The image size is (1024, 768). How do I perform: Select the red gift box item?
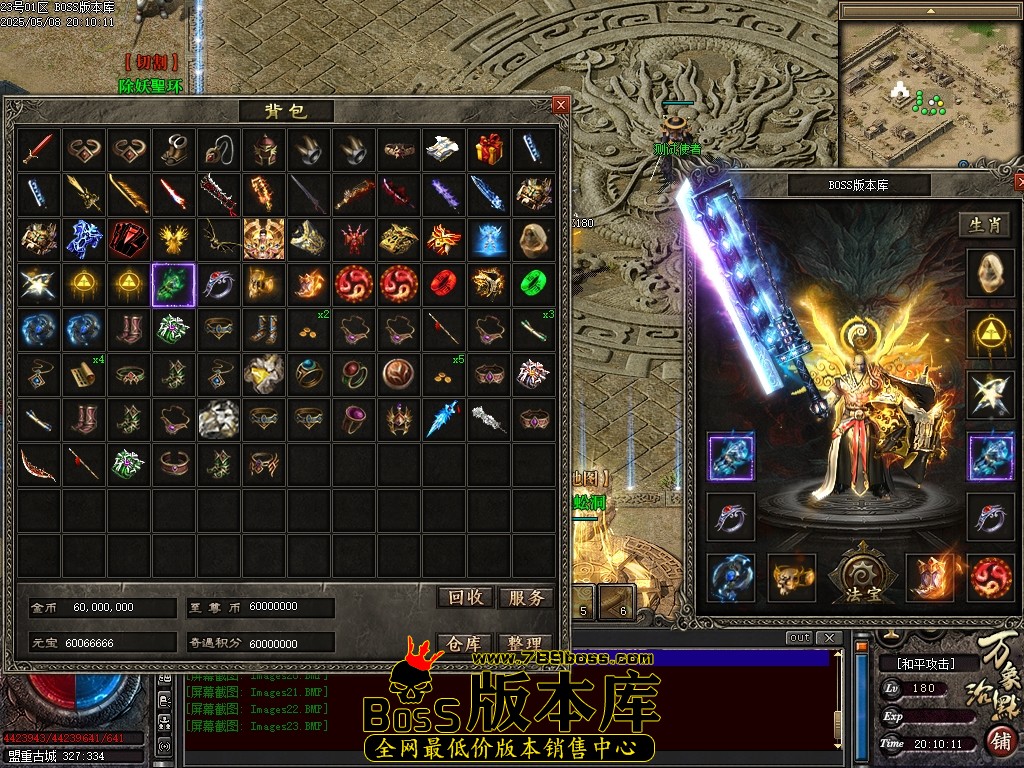(x=488, y=149)
